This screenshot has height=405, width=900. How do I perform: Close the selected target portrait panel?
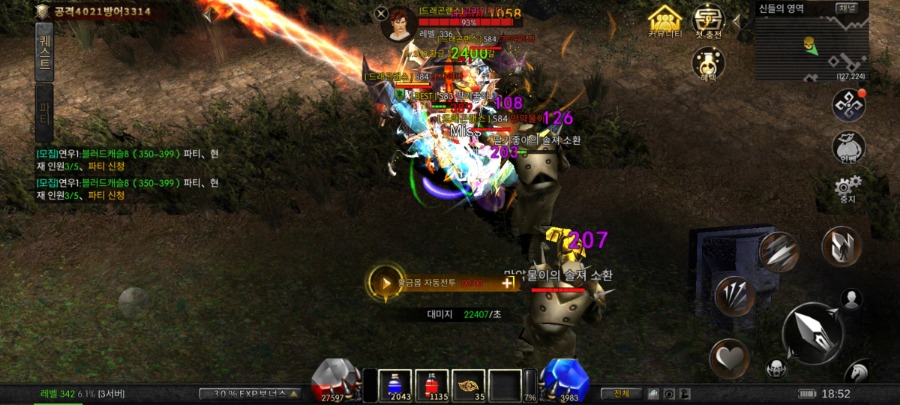[x=381, y=13]
